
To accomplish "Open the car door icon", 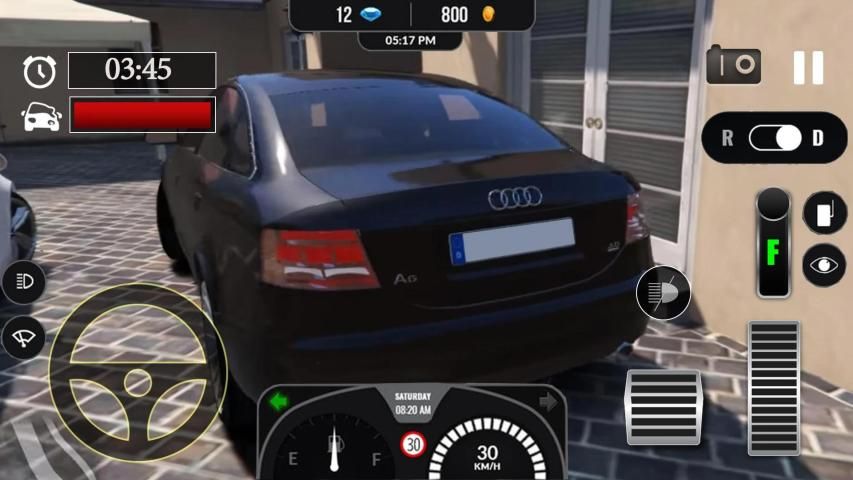I will [824, 213].
